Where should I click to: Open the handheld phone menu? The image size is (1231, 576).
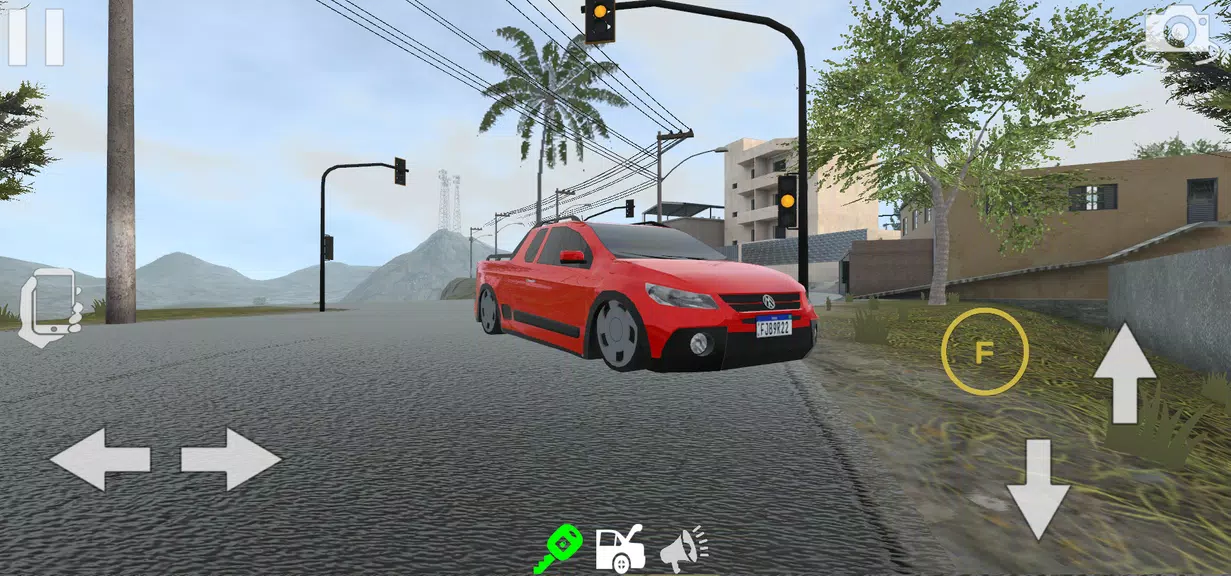click(48, 305)
